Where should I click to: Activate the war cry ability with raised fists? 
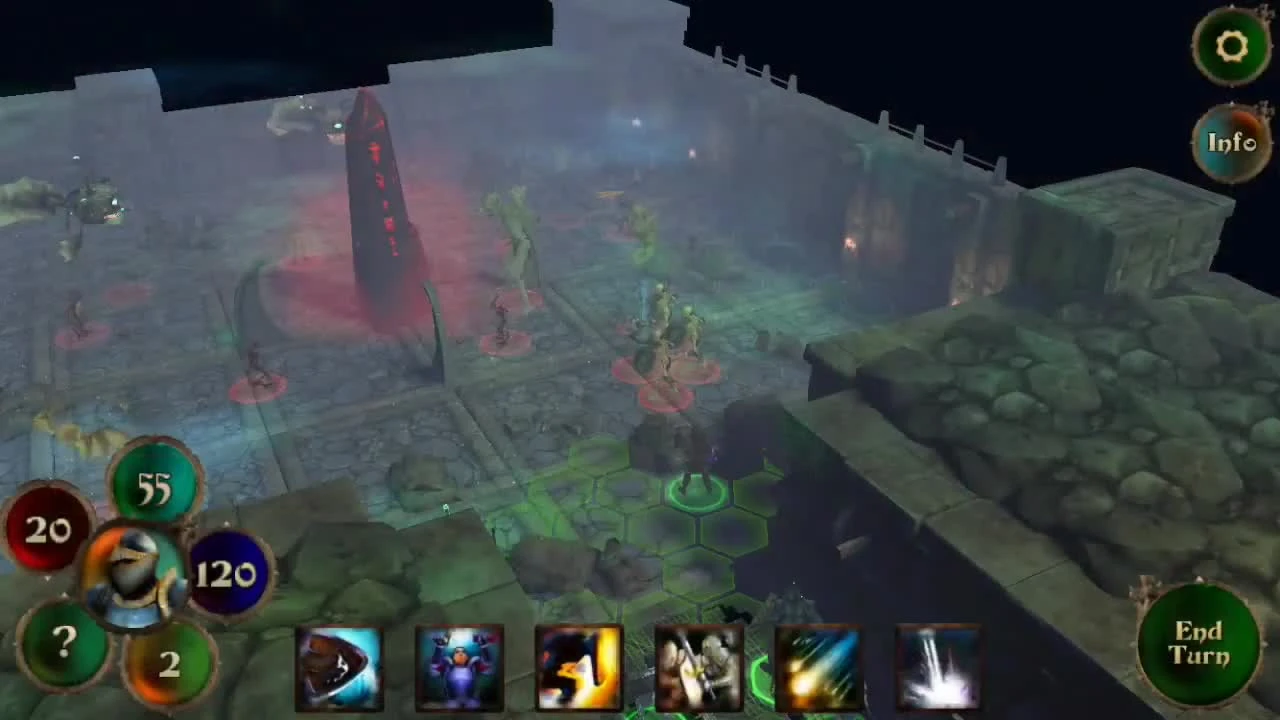coord(460,665)
